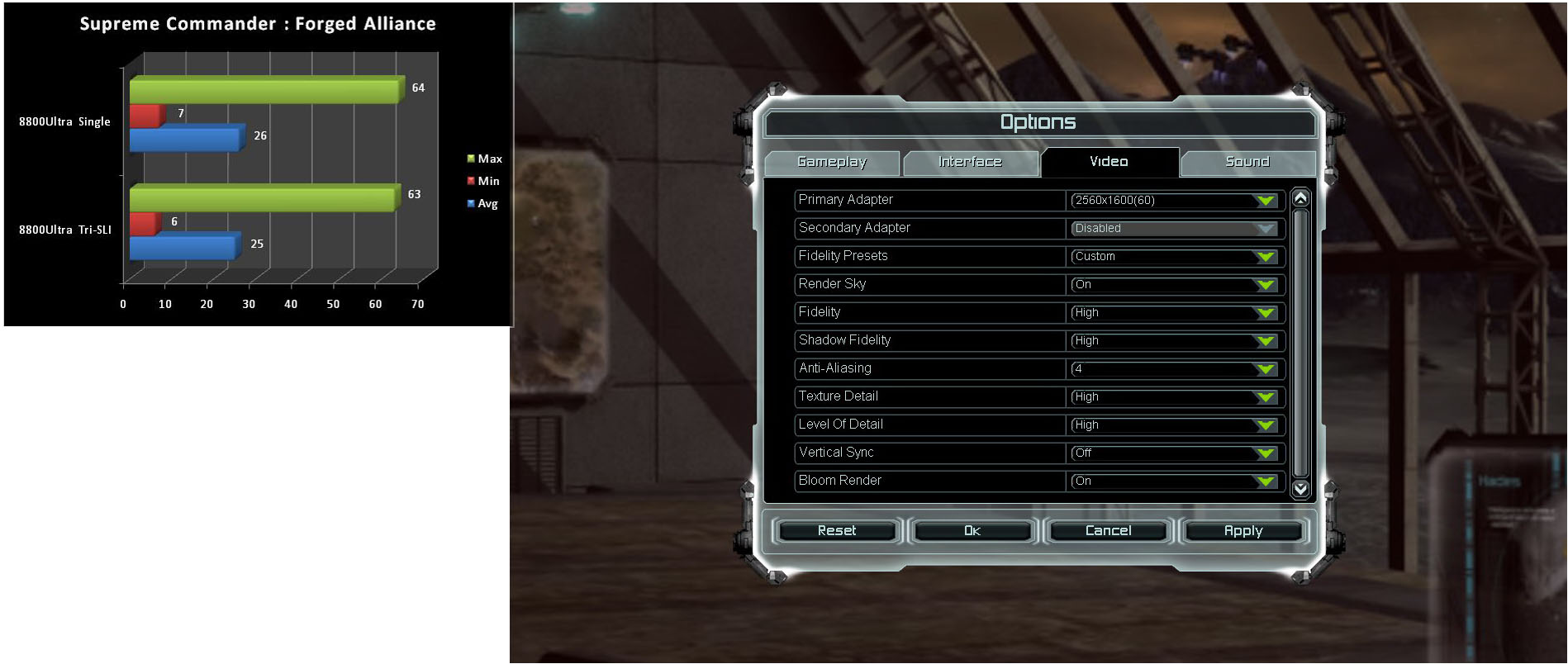Click the Reset button
This screenshot has height=664, width=1568.
[x=837, y=530]
